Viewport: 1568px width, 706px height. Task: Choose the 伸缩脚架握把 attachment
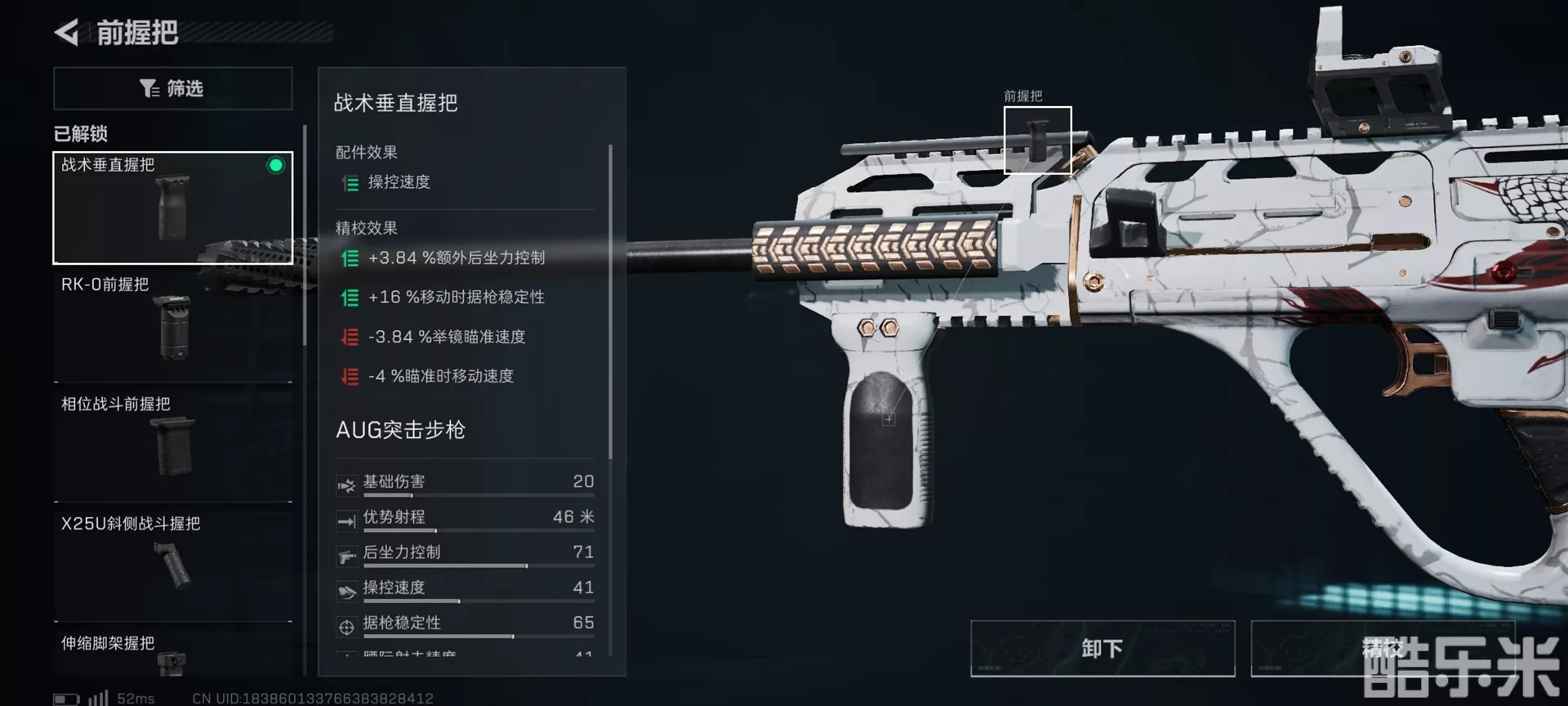pos(173,654)
